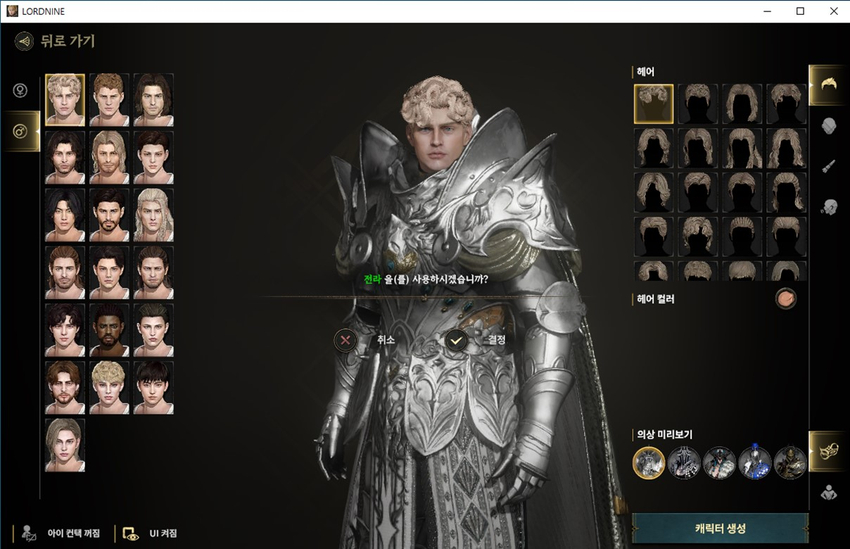Choose the highlighted curly hair style
Screen dimensions: 850x549
[653, 104]
